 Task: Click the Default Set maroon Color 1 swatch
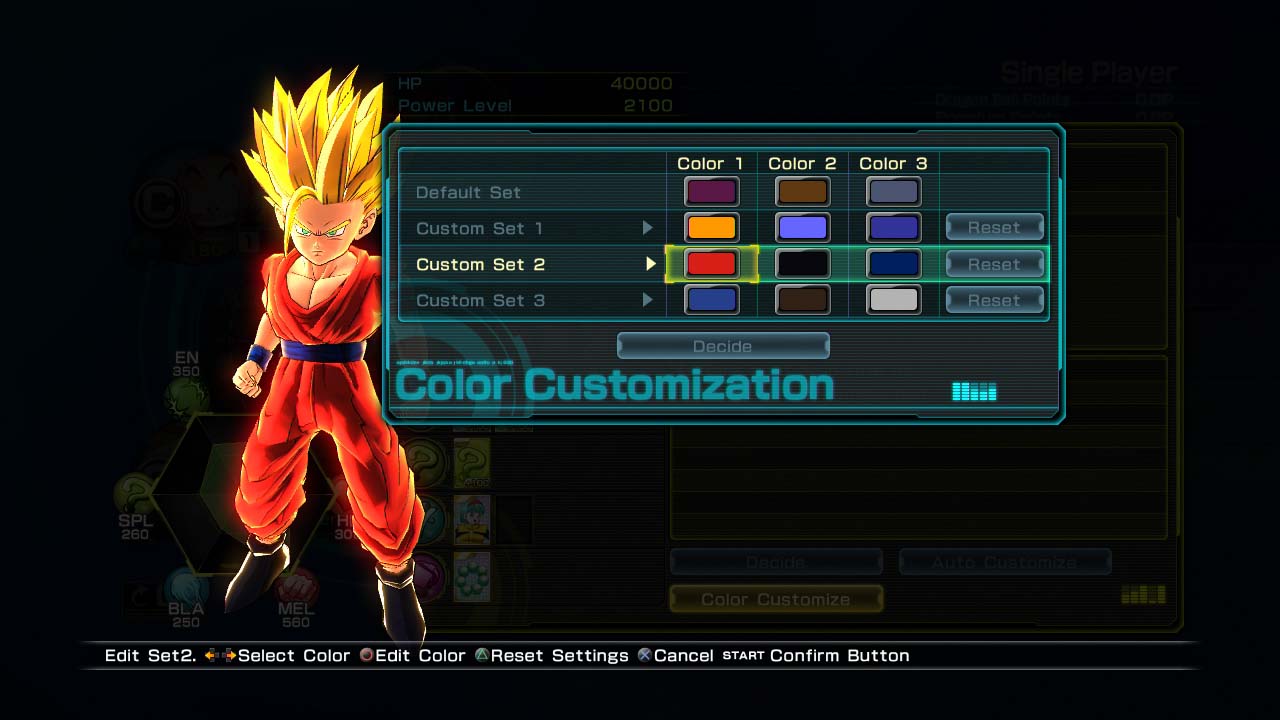711,191
